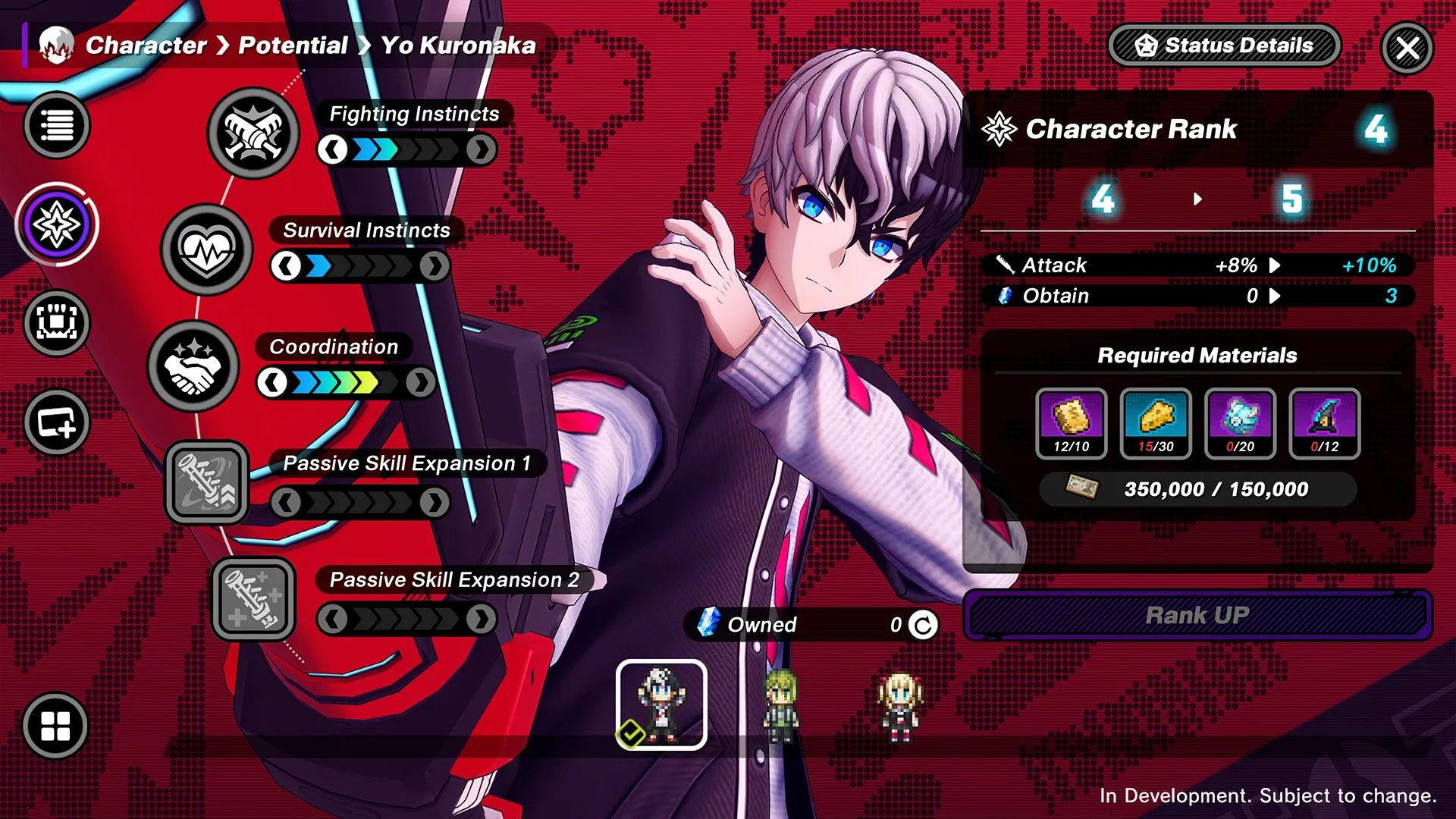
Task: Choose the Coordination handshake icon
Action: coord(193,366)
